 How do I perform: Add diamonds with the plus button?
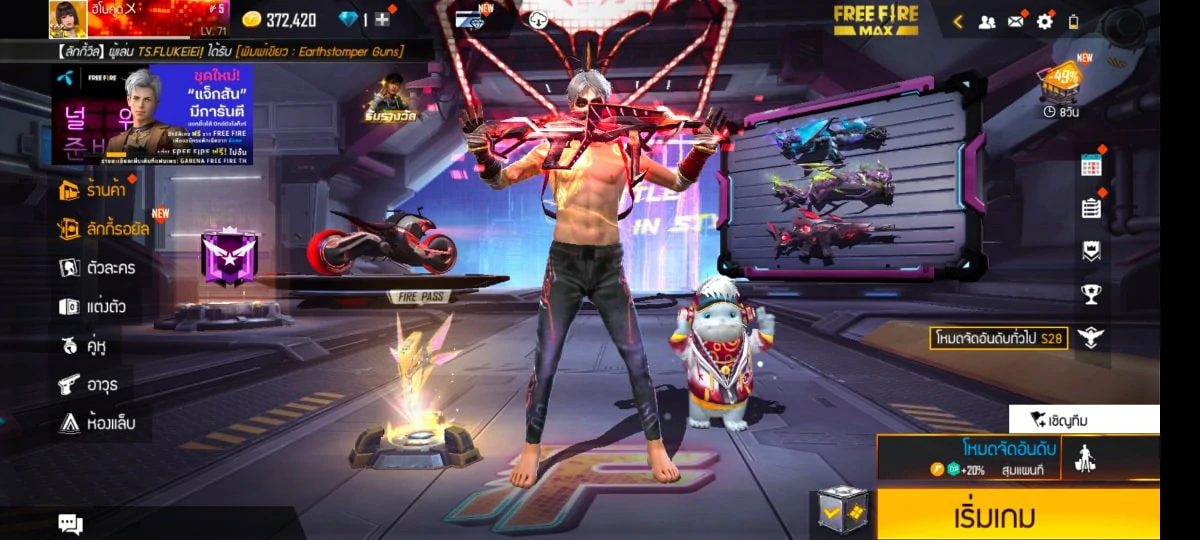pyautogui.click(x=382, y=20)
